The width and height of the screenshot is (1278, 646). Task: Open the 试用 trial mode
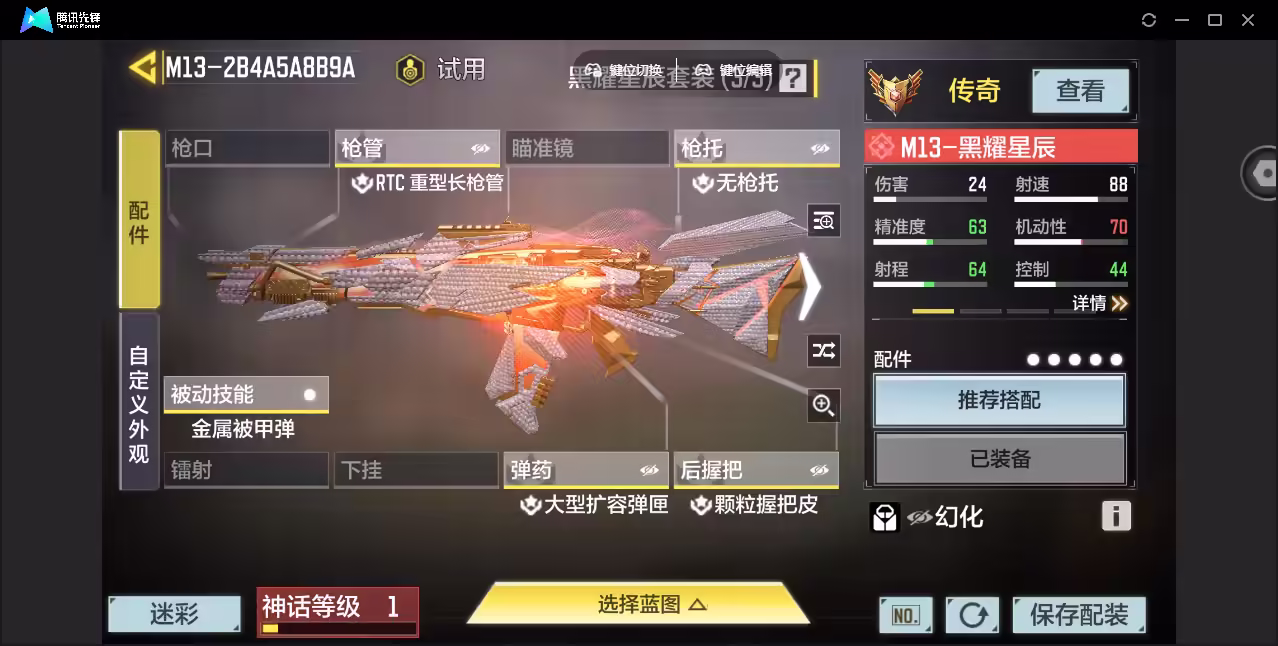point(441,69)
